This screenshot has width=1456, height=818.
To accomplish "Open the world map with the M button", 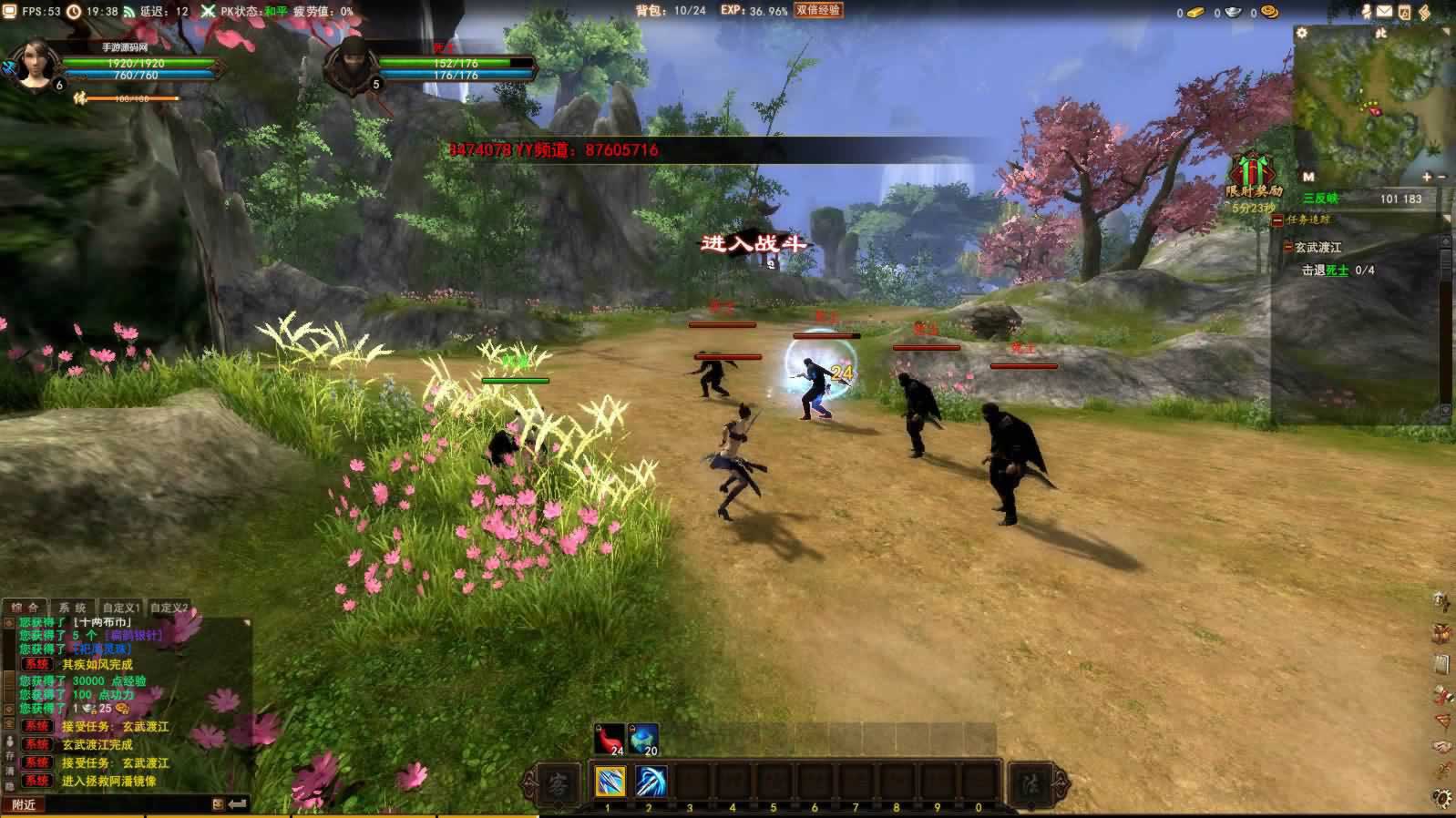I will 1308,177.
